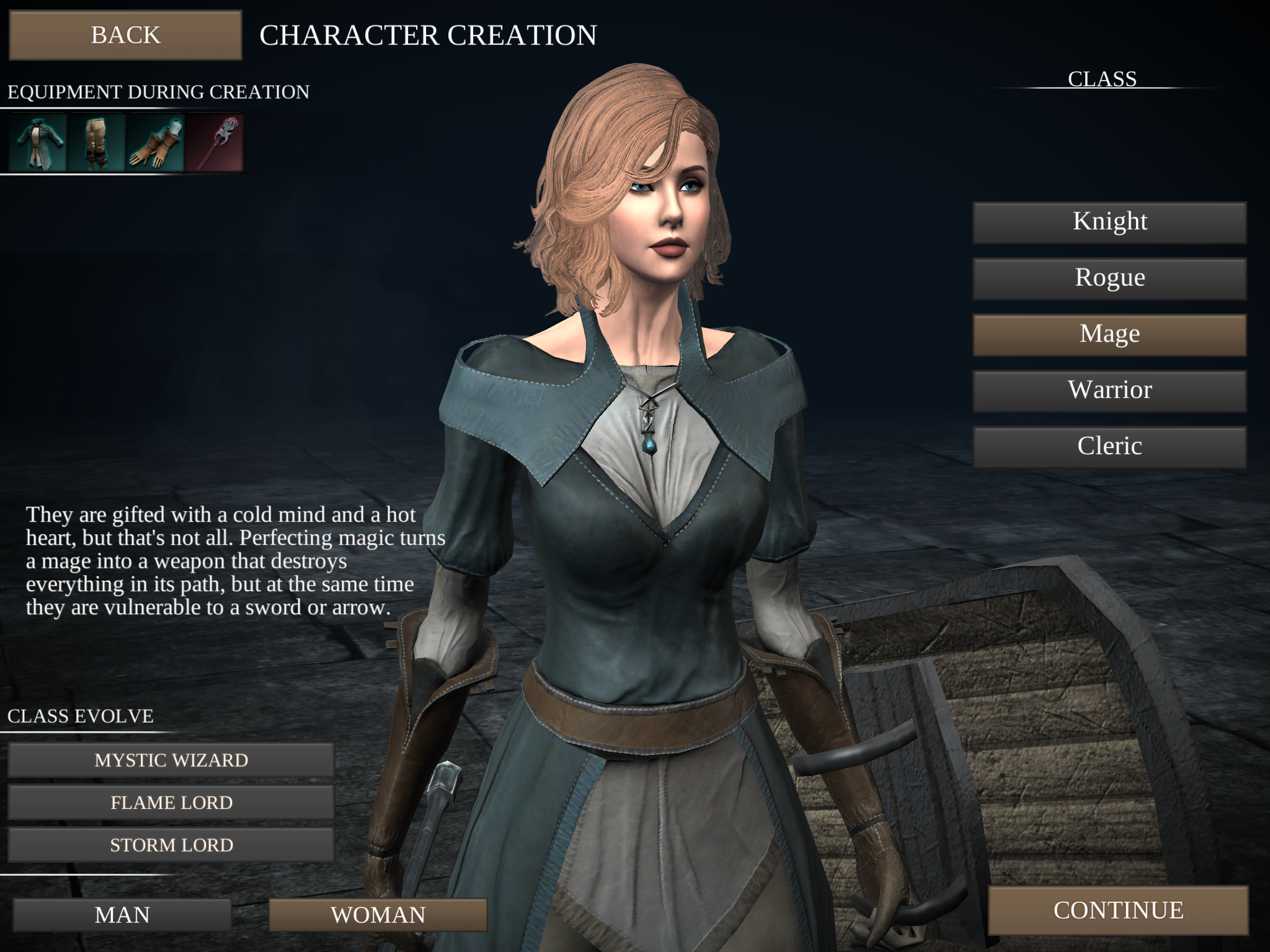View the gloves equipment icon
Viewport: 1270px width, 952px height.
(x=155, y=144)
